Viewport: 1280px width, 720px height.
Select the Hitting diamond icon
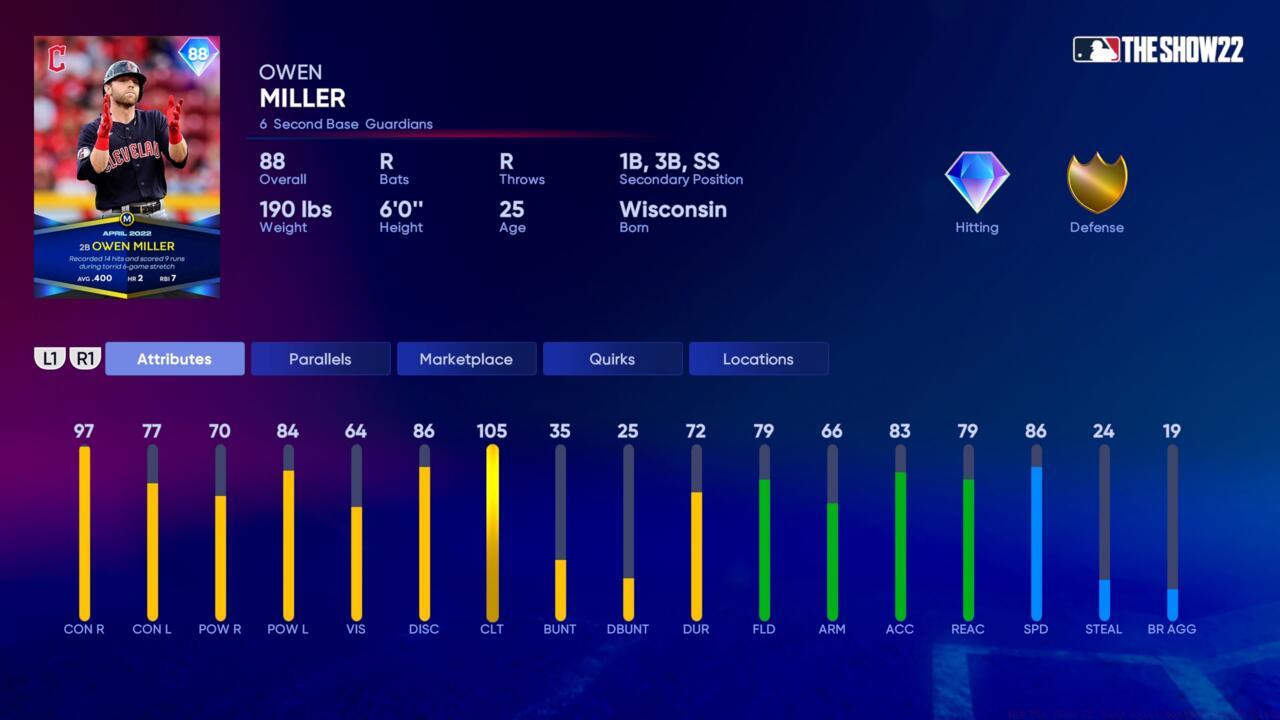pyautogui.click(x=976, y=182)
